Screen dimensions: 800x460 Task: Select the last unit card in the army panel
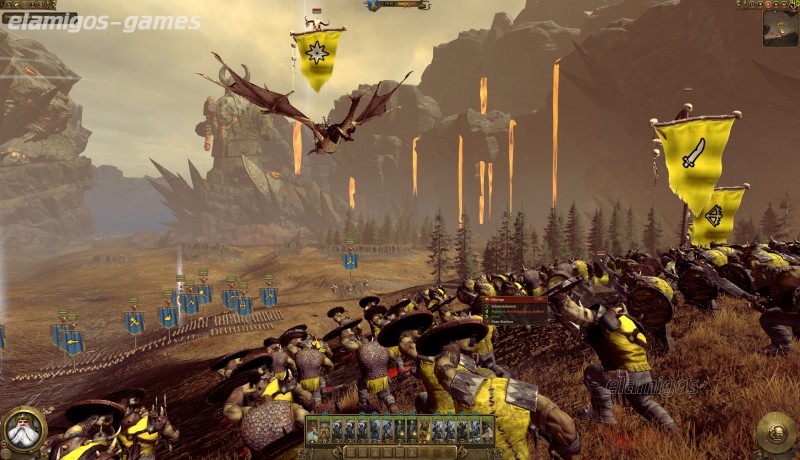pyautogui.click(x=487, y=430)
